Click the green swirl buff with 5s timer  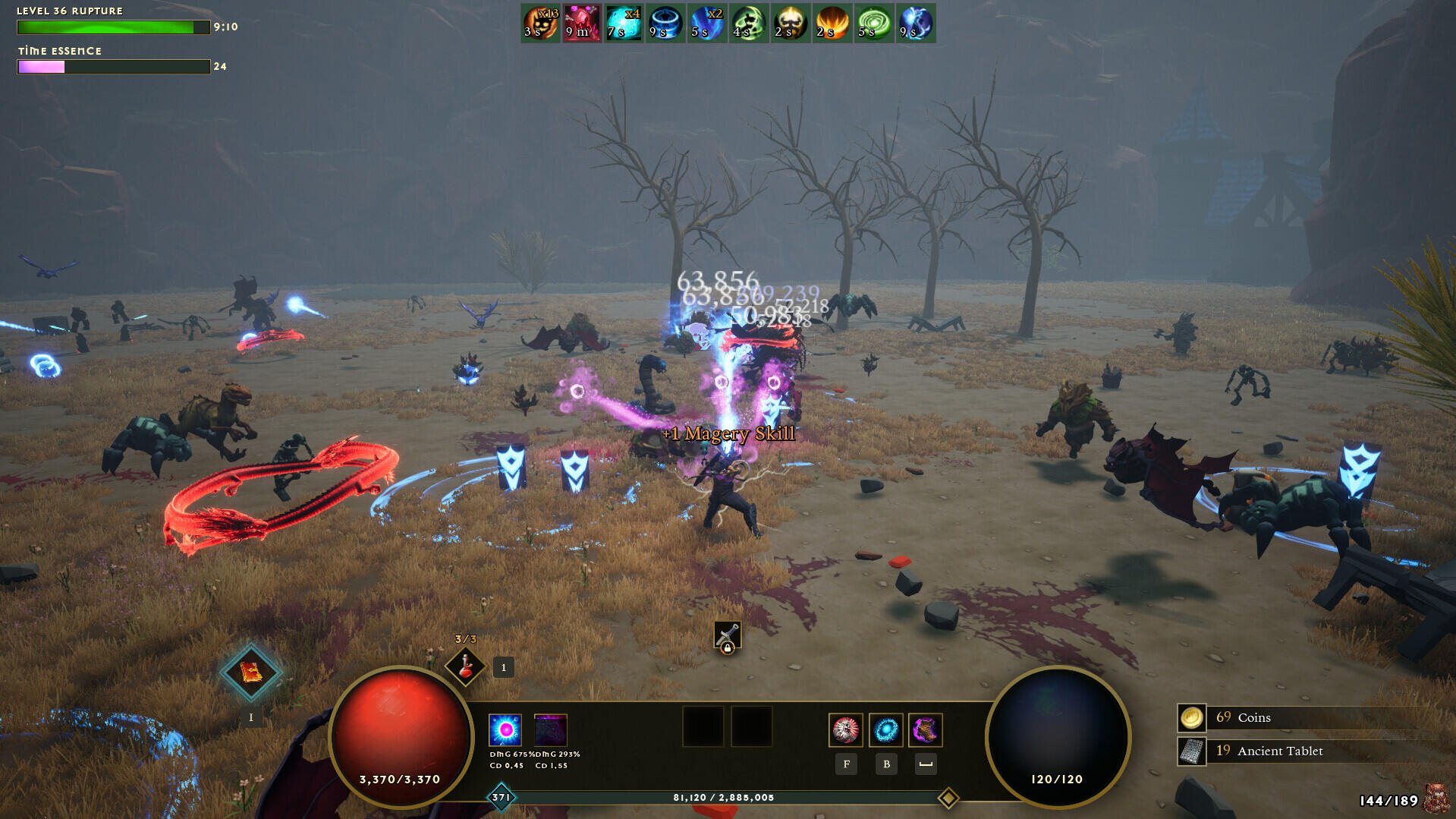click(873, 23)
